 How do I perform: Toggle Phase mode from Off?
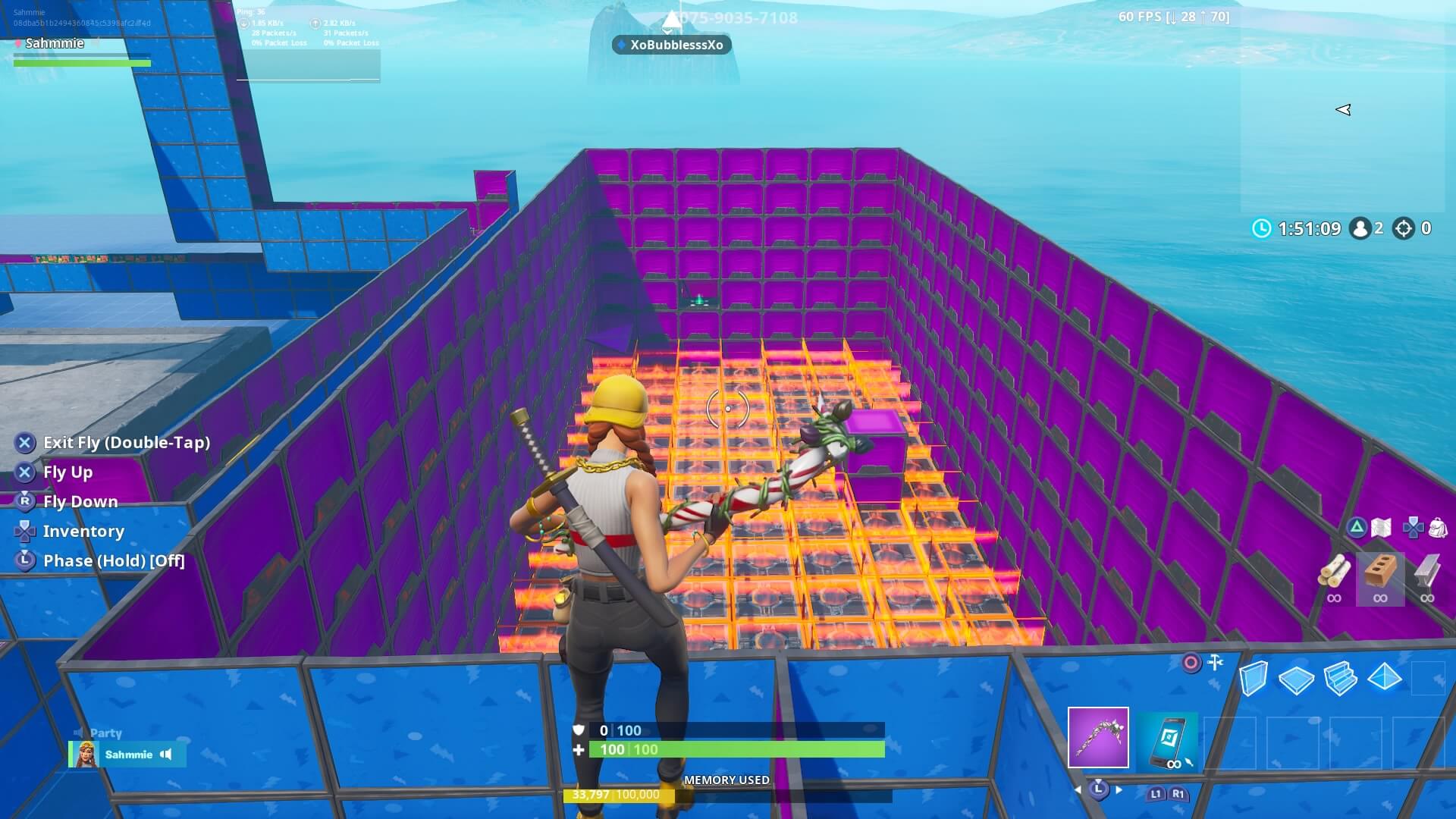[114, 560]
